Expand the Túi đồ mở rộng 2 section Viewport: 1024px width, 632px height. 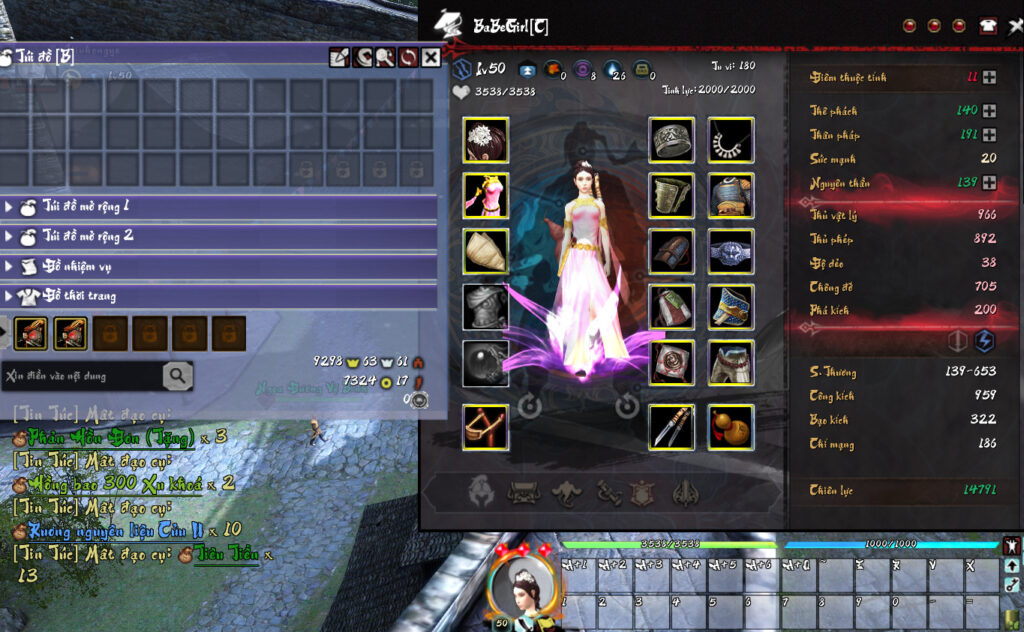coord(10,237)
